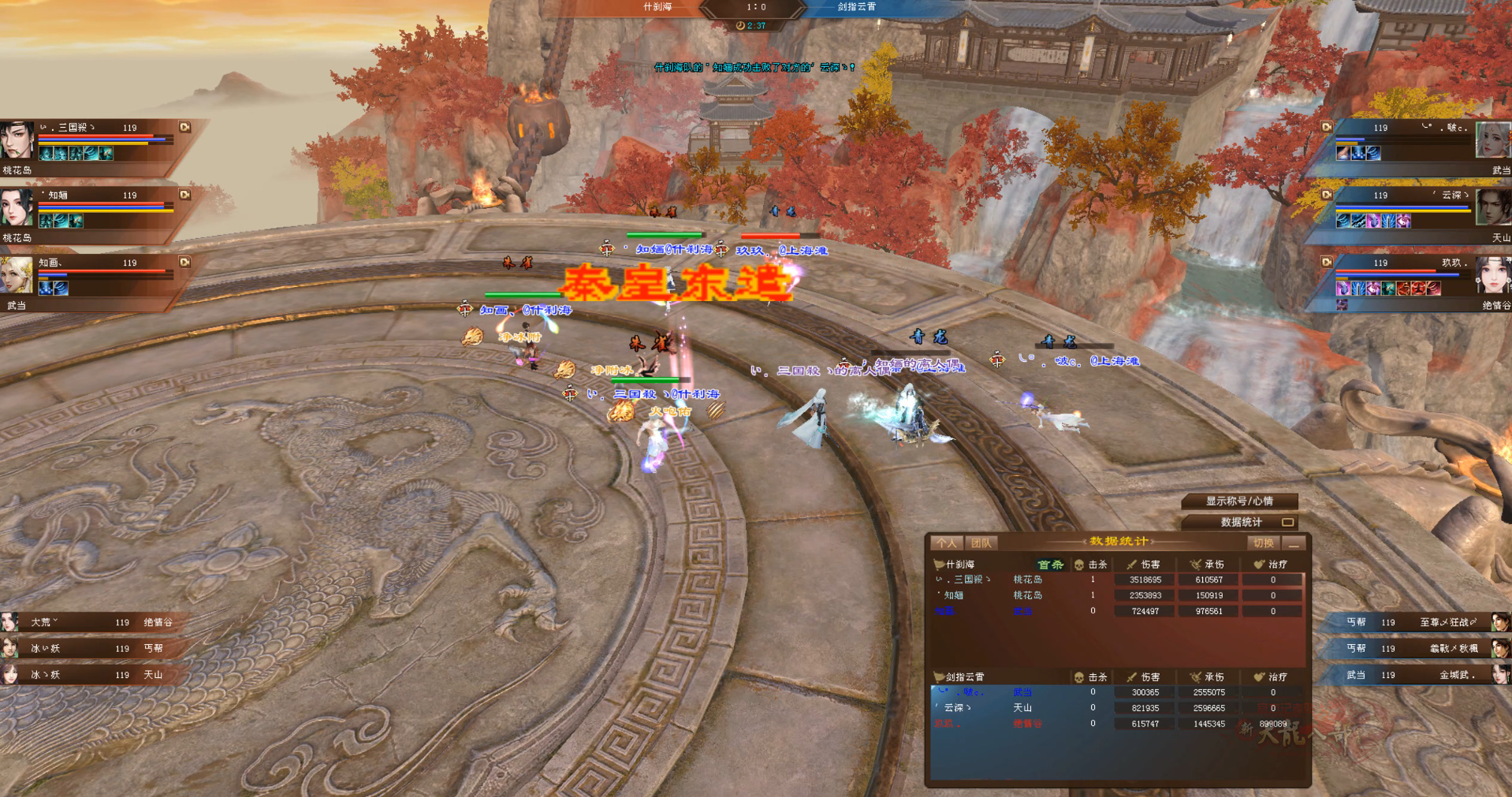Screen dimensions: 1512x797
Task: Open the 个人 tab in stats panel
Action: 946,543
